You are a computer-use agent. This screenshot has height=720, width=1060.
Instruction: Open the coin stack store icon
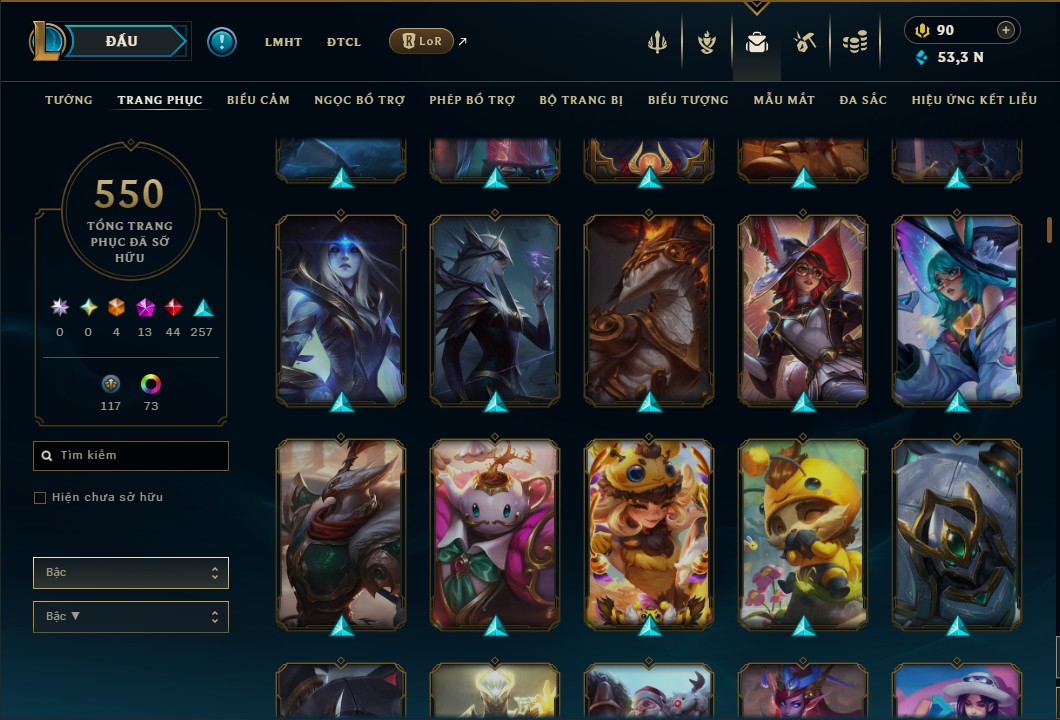(x=854, y=42)
